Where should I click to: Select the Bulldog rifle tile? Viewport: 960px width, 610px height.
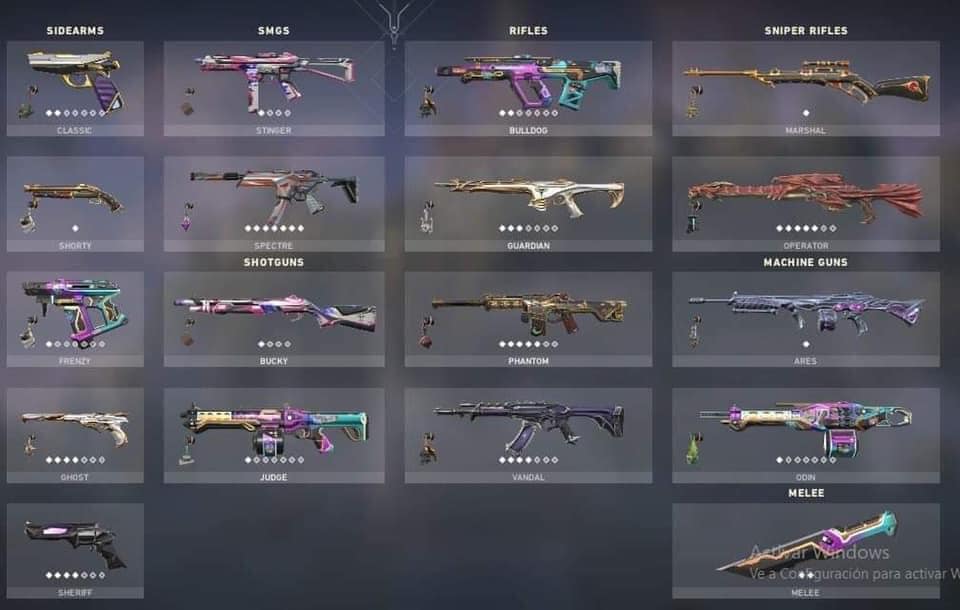pos(528,86)
